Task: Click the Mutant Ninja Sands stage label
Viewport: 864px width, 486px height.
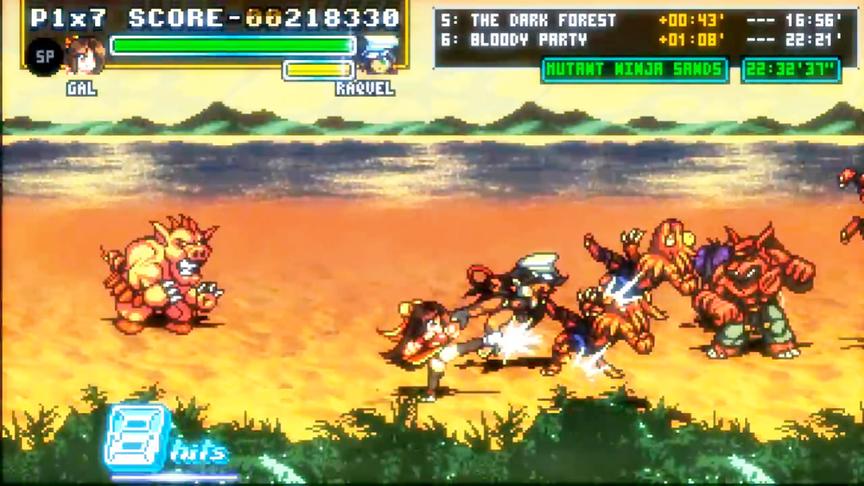Action: click(635, 69)
